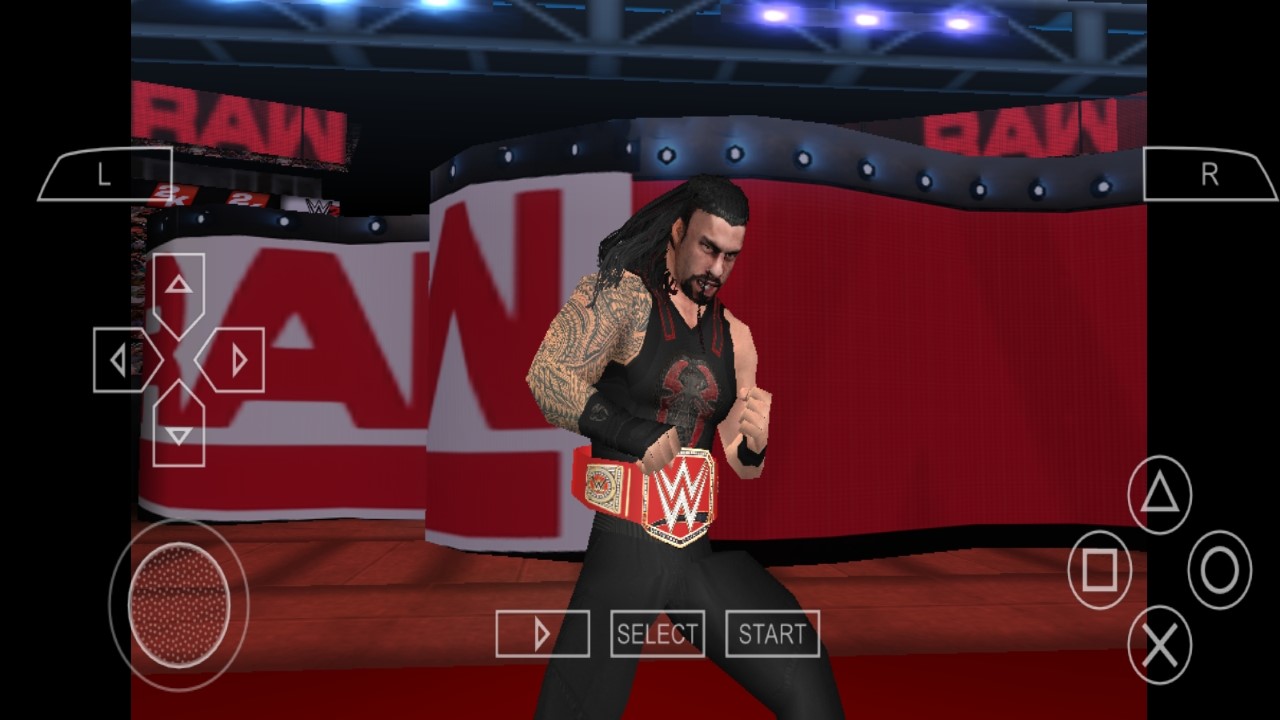Tap the D-pad up arrow
This screenshot has height=720, width=1280.
click(179, 289)
